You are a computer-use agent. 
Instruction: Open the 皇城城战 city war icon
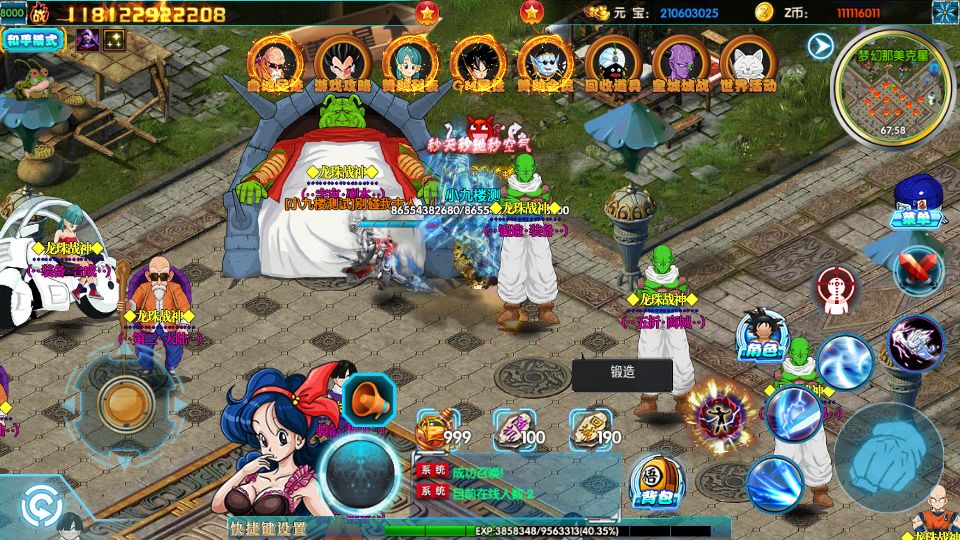click(680, 64)
